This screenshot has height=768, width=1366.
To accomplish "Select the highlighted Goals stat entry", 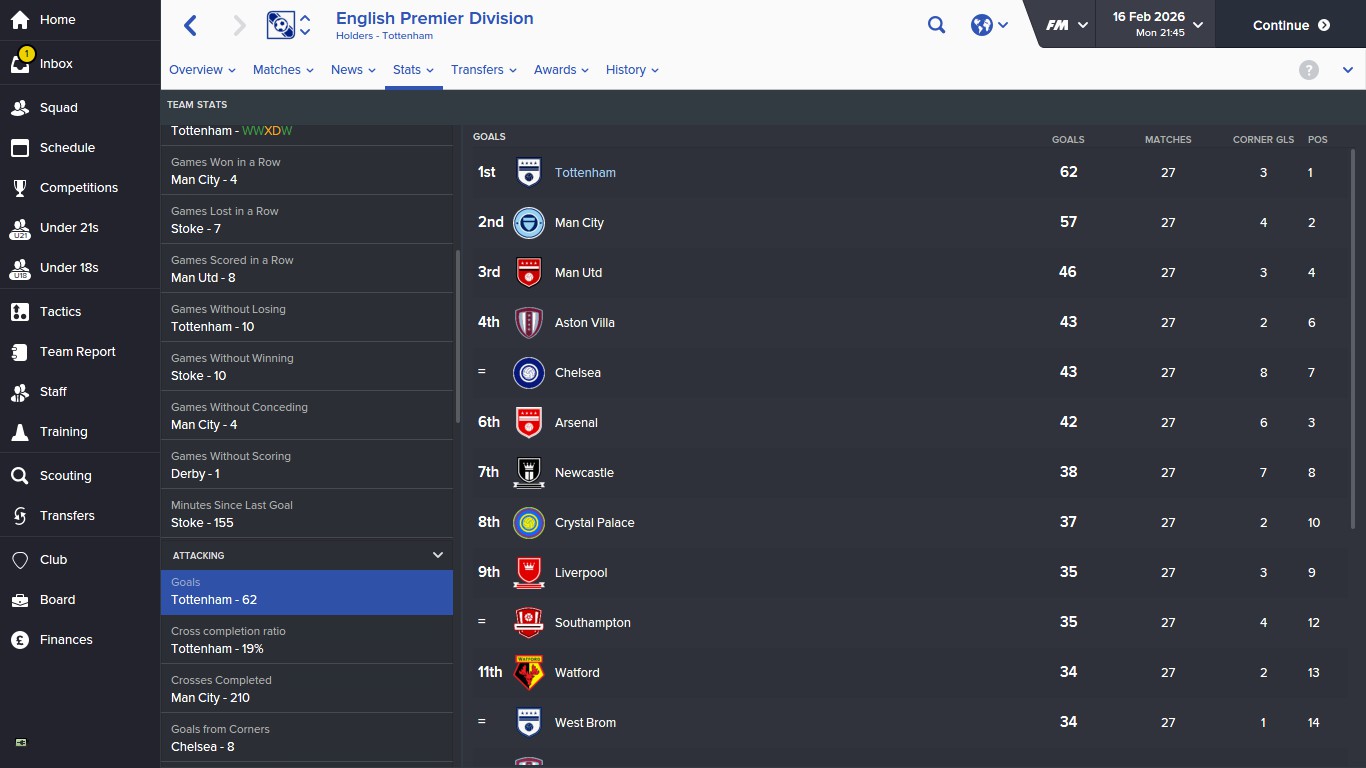I will point(307,591).
